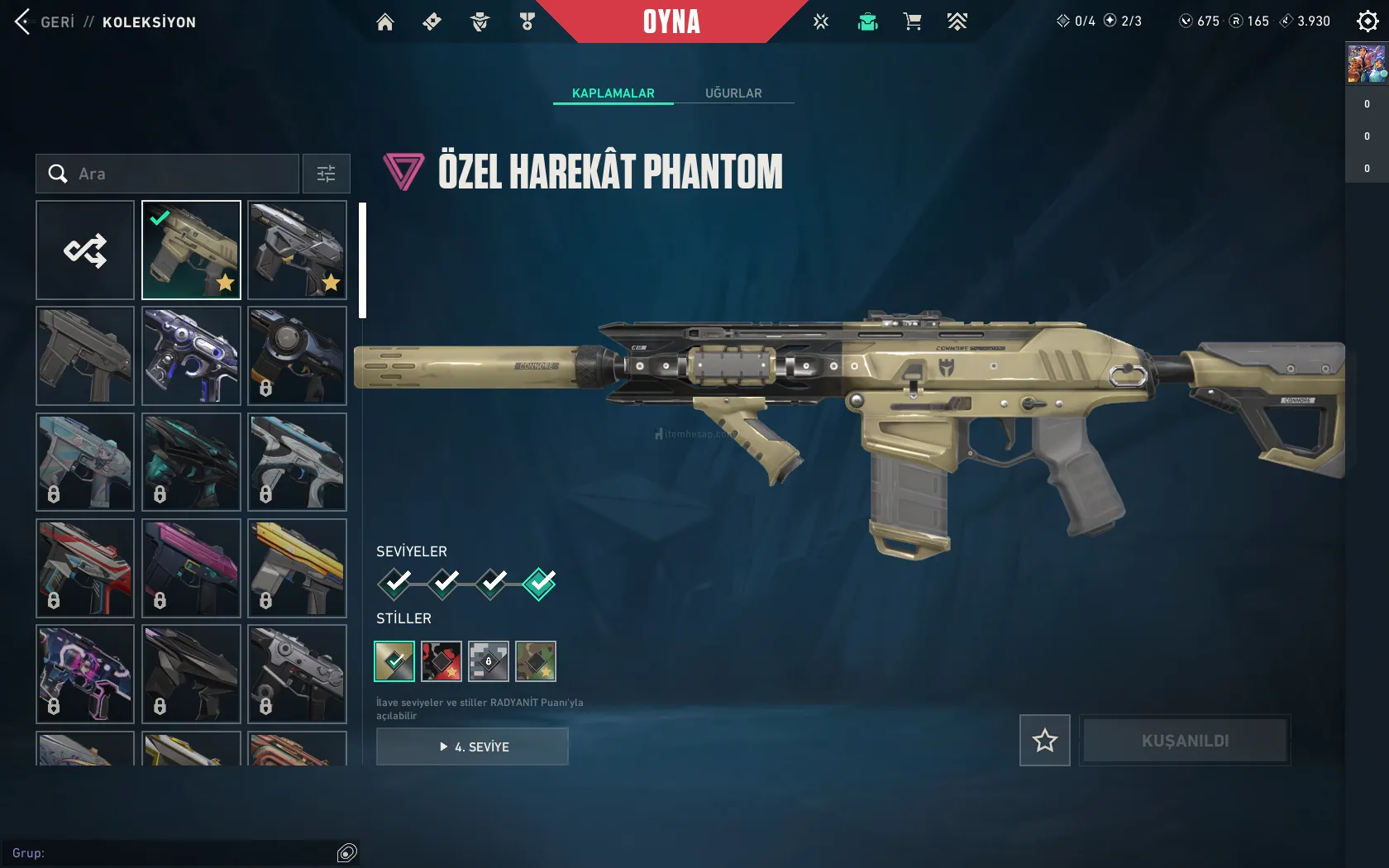Open the settings gear
1389x868 pixels.
(x=1368, y=21)
